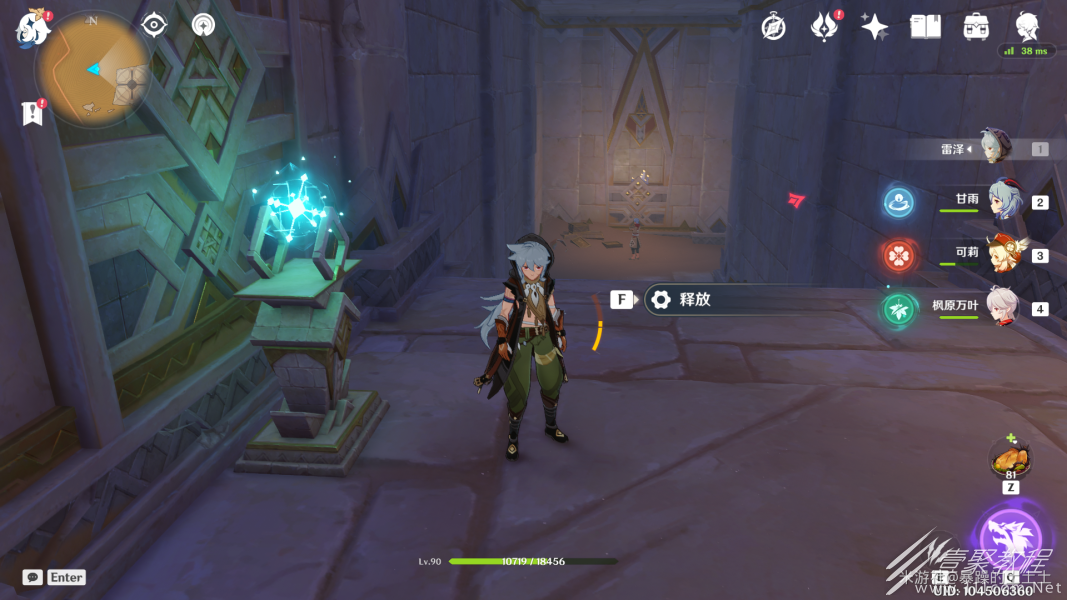Open the inventory backpack icon
This screenshot has width=1067, height=600.
click(976, 27)
